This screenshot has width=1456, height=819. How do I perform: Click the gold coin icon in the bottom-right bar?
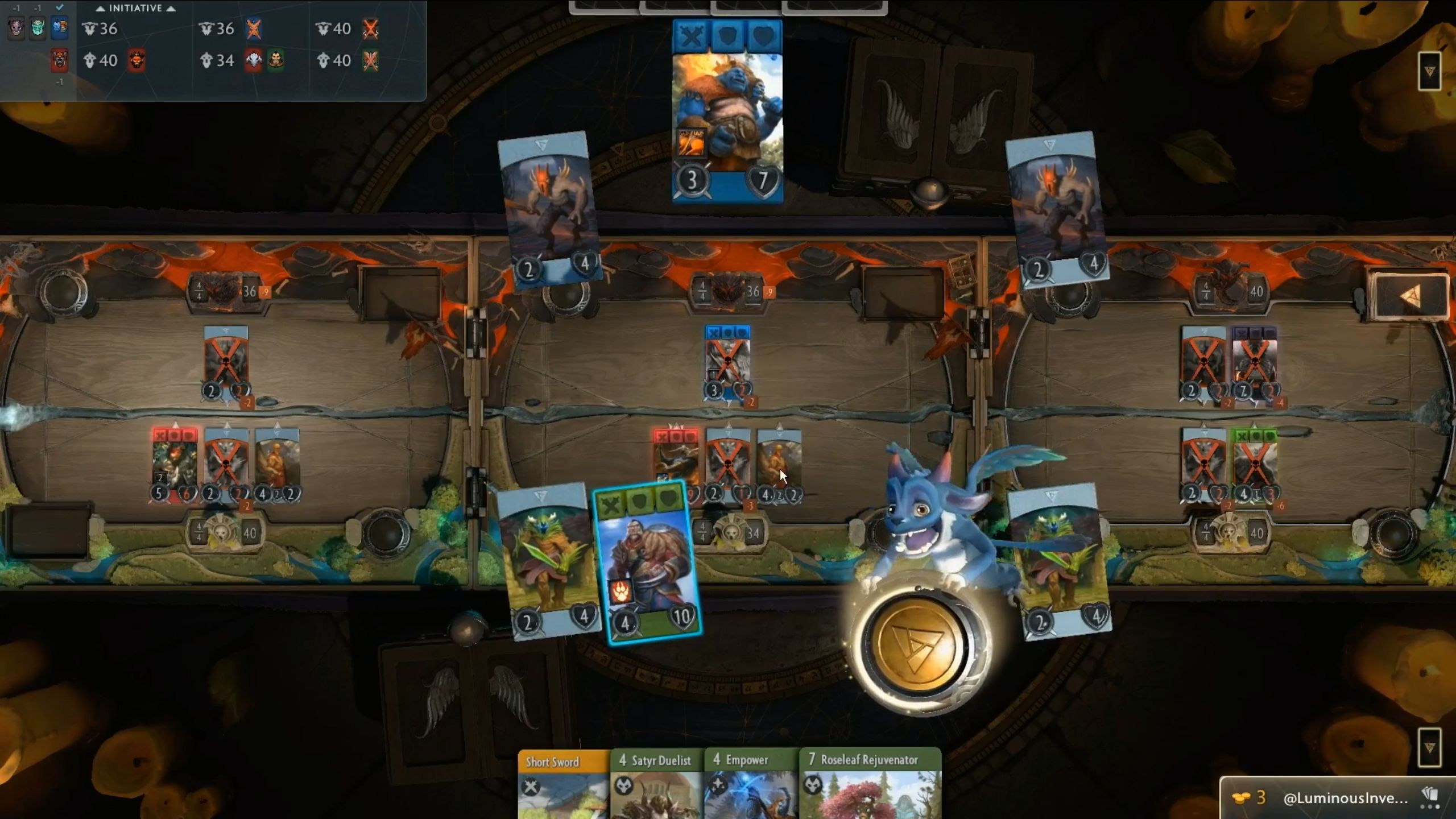click(x=1241, y=797)
